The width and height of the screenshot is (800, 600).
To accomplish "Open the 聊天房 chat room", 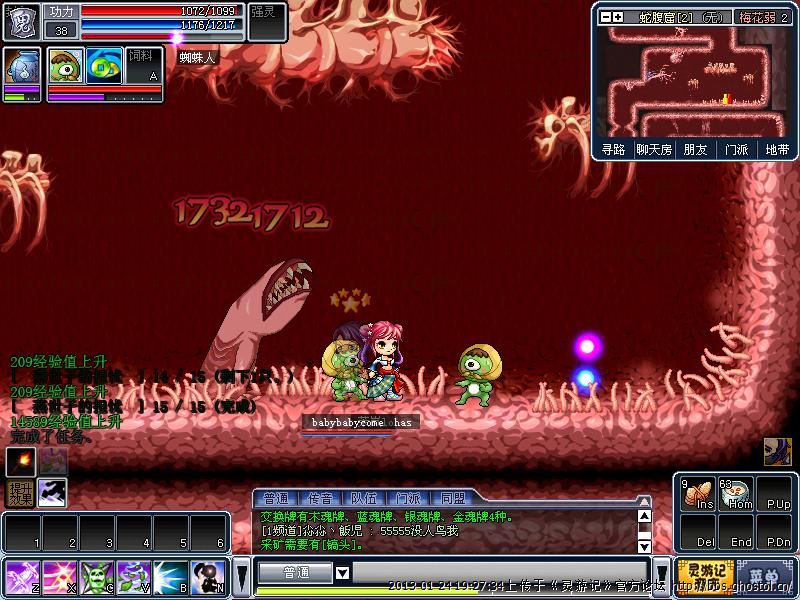I will coord(653,149).
